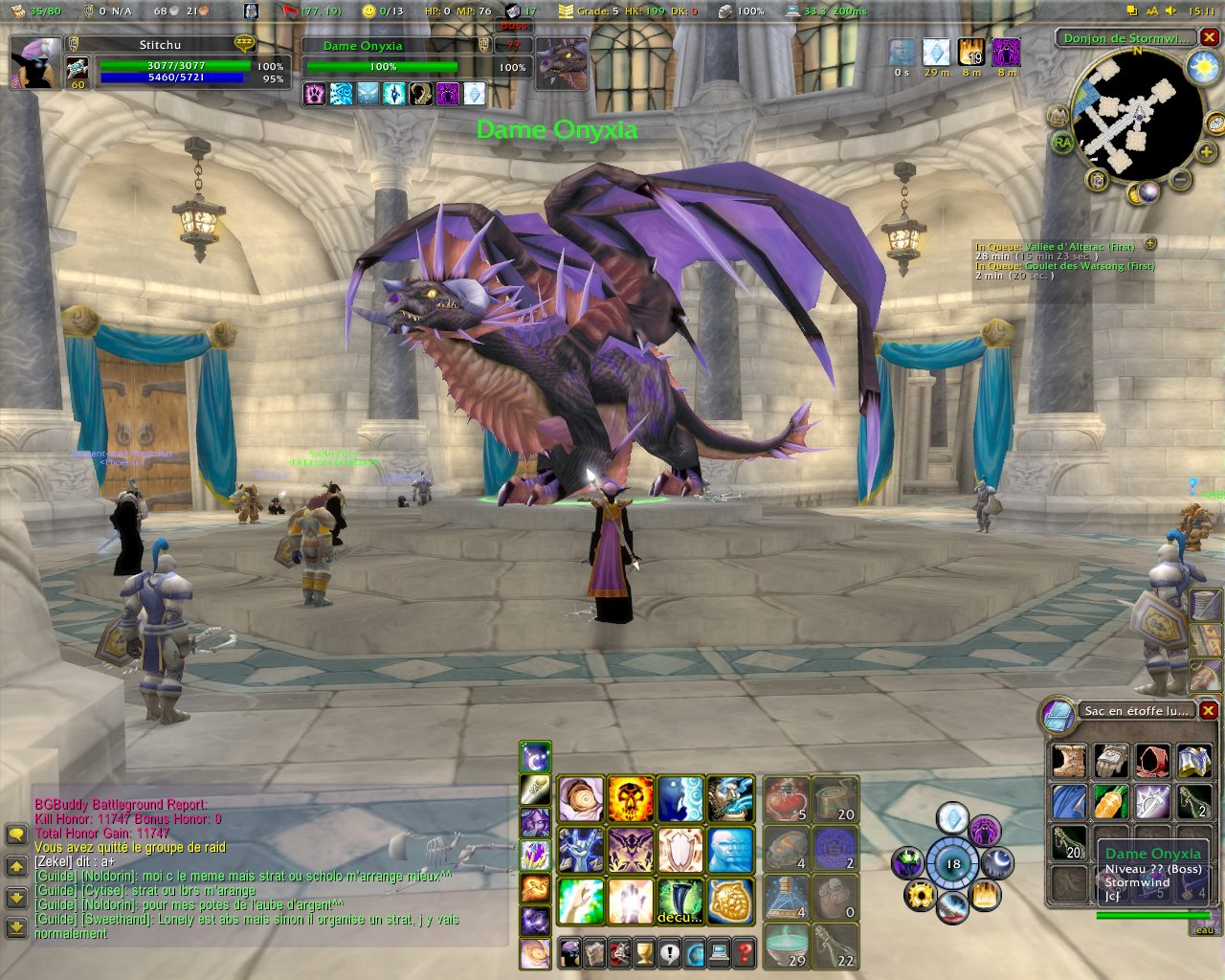Use the red heart potion
This screenshot has width=1225, height=980.
787,799
